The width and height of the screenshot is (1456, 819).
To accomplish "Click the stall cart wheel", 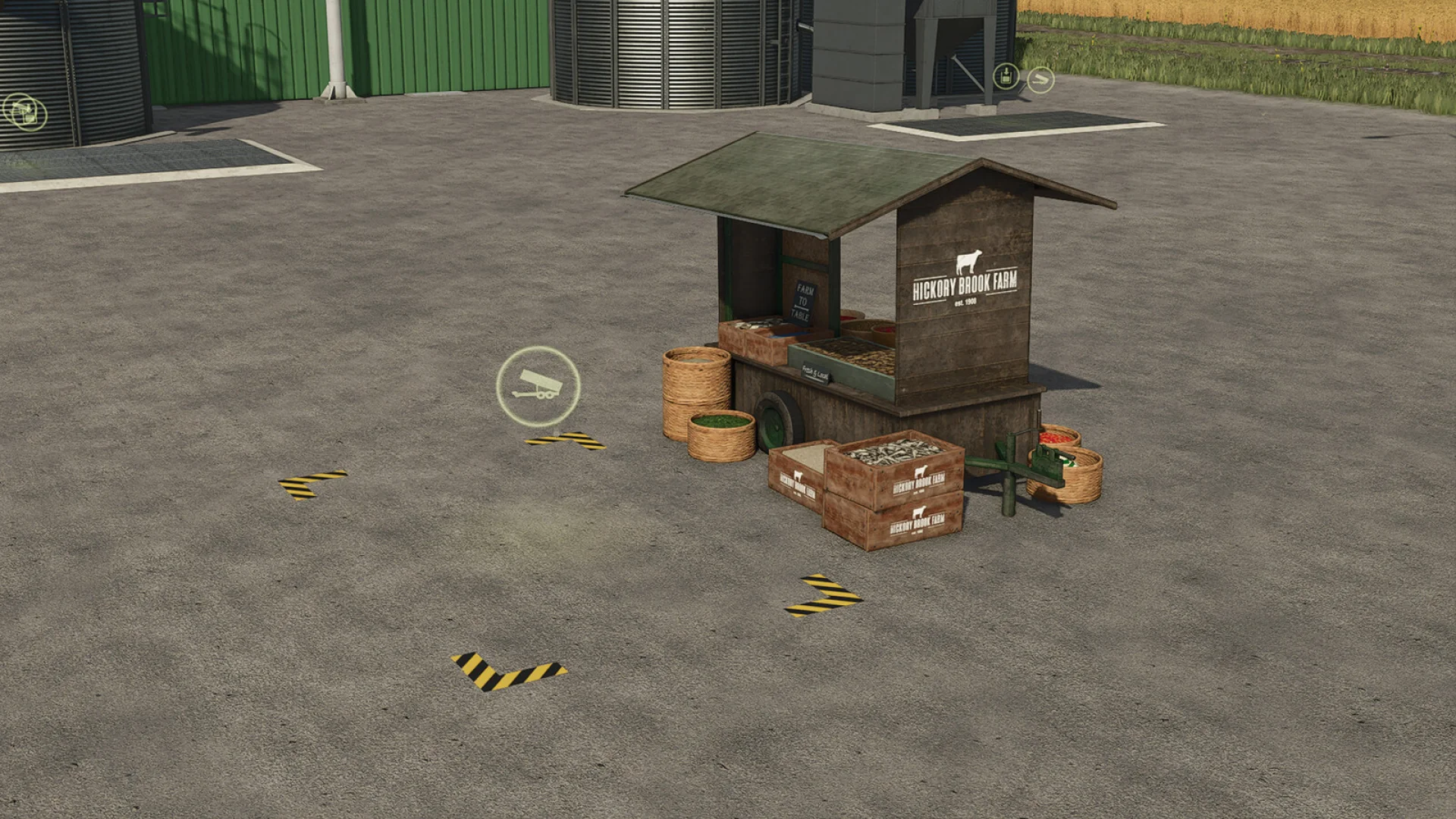I will pyautogui.click(x=776, y=419).
